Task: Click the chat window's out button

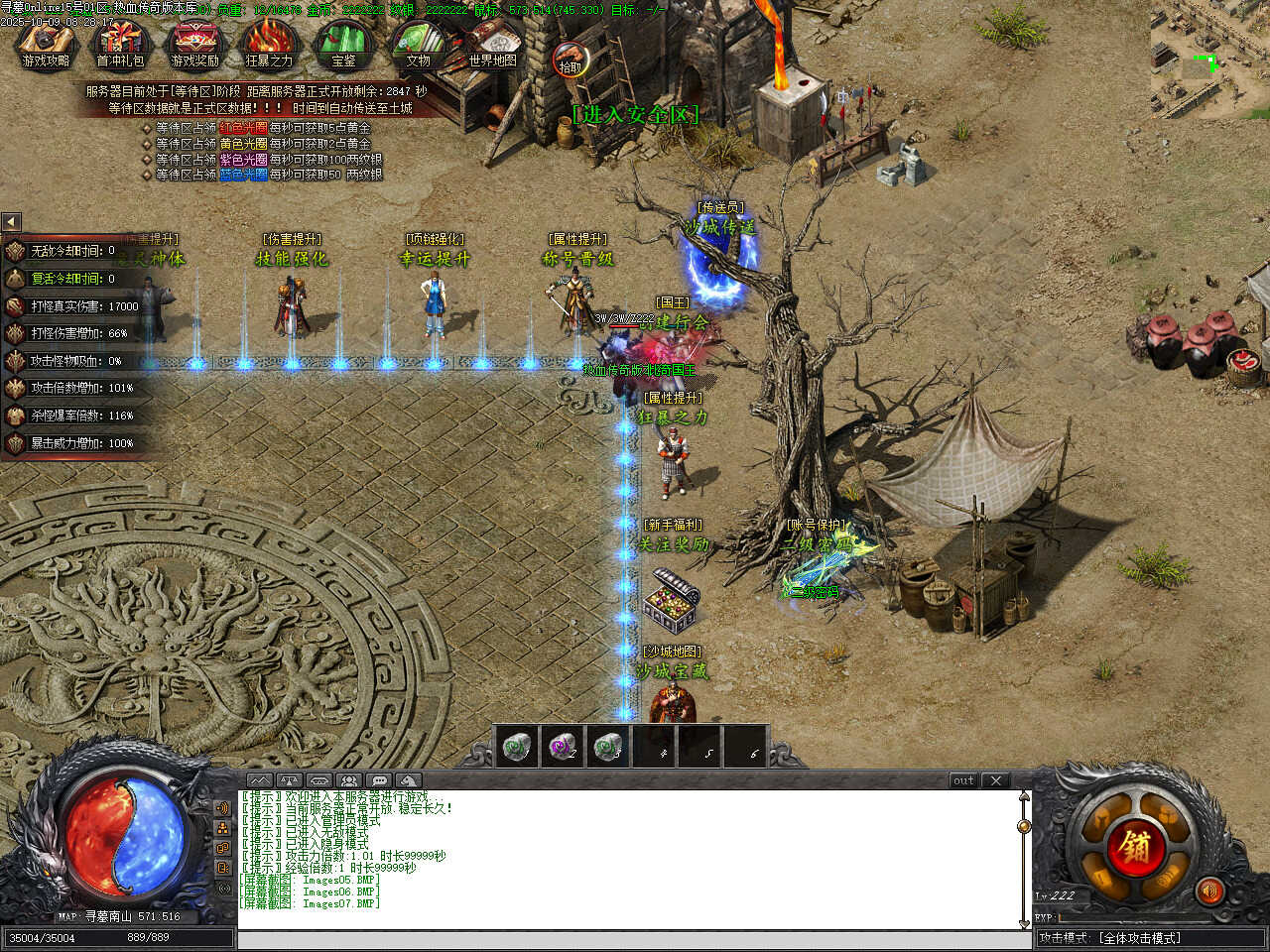Action: click(963, 780)
